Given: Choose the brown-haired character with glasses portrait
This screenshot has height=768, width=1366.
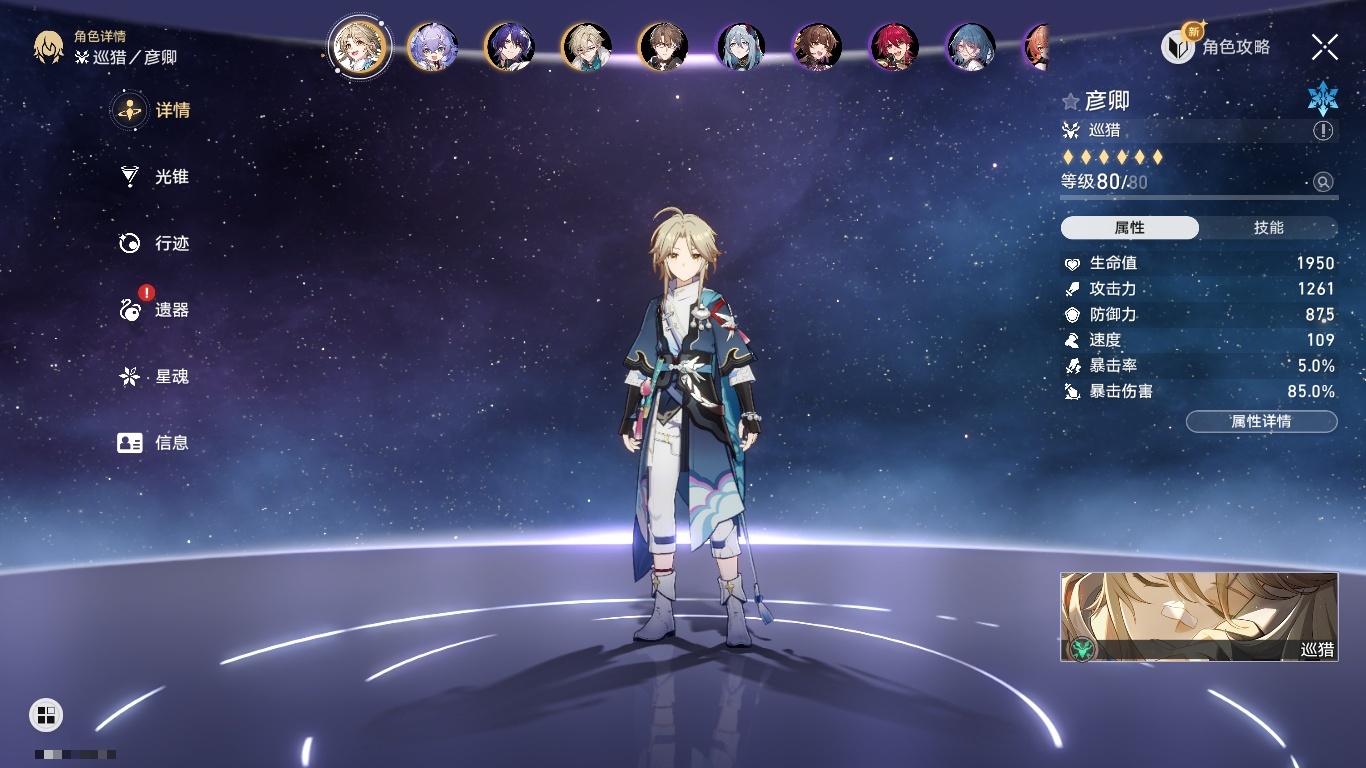Looking at the screenshot, I should 663,47.
